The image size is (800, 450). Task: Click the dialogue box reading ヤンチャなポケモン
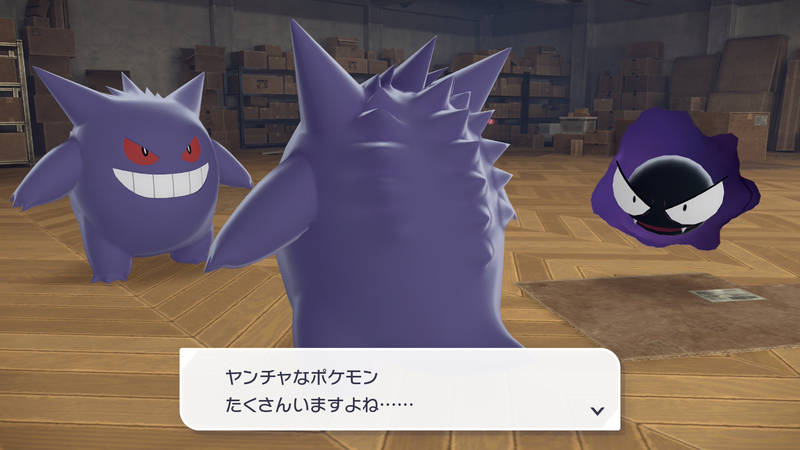399,390
